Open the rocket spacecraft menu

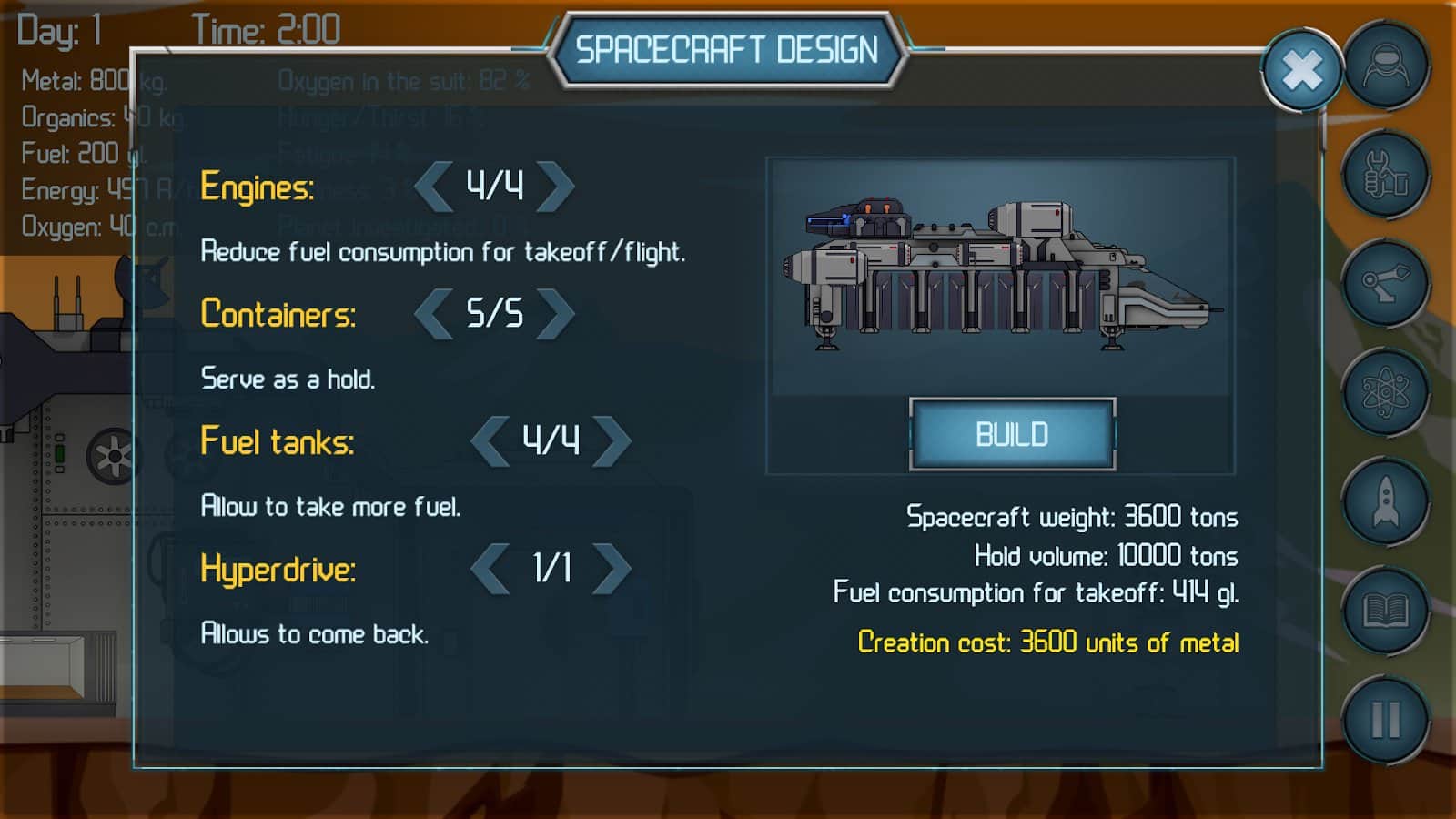point(1385,502)
